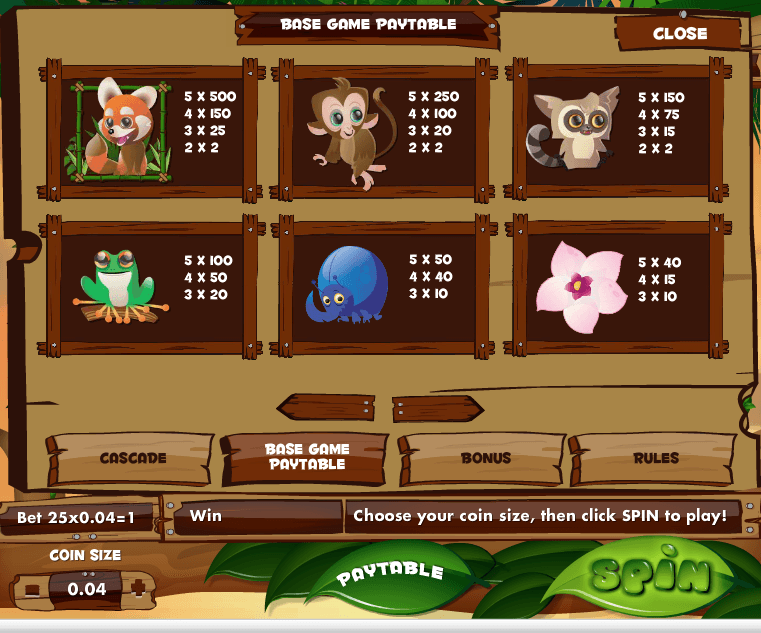Switch to the Cascade tab
Screen dimensions: 761x633
pyautogui.click(x=132, y=459)
